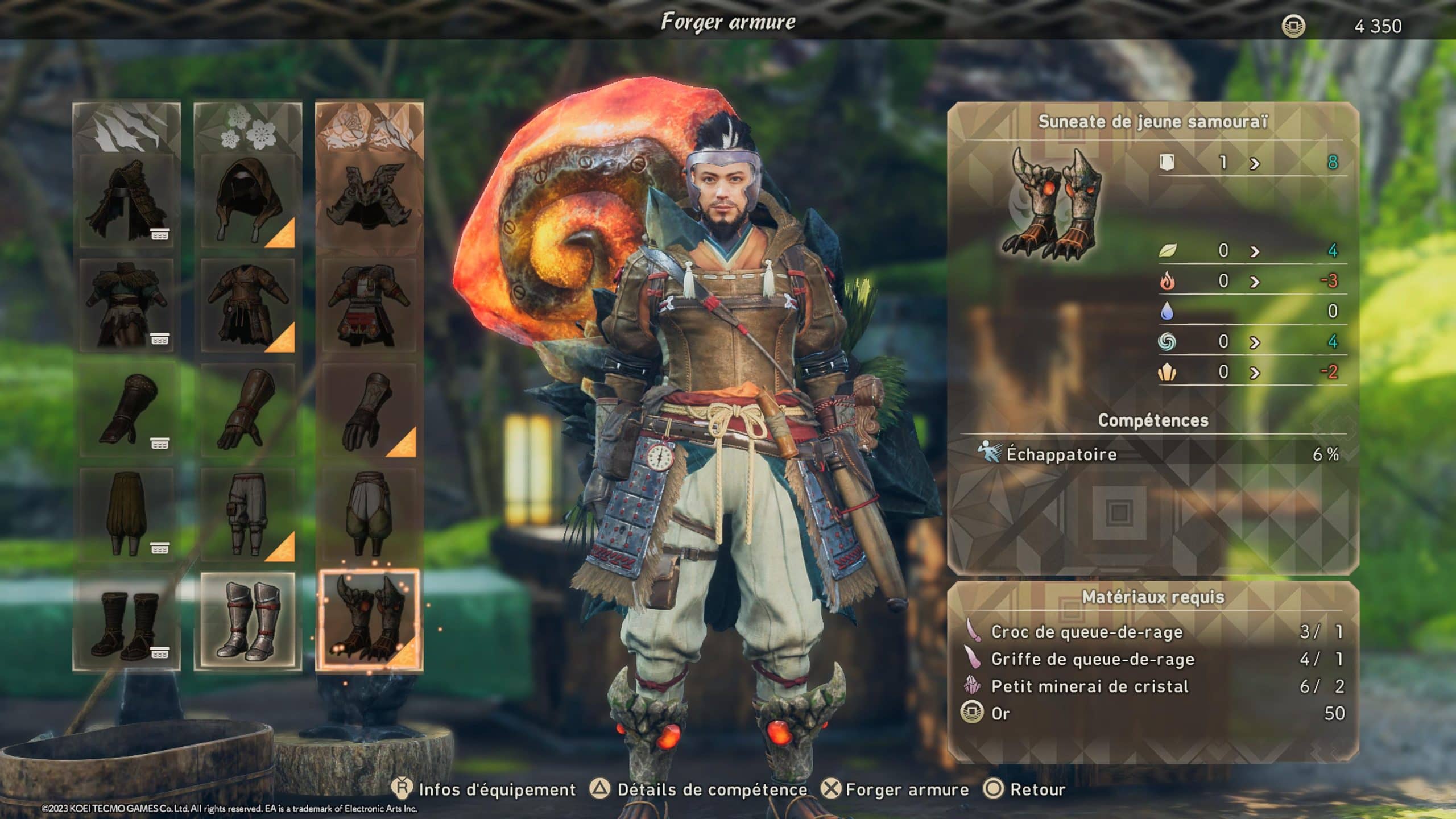Select the slim brown bracer slot
This screenshot has height=819, width=1456.
point(126,409)
